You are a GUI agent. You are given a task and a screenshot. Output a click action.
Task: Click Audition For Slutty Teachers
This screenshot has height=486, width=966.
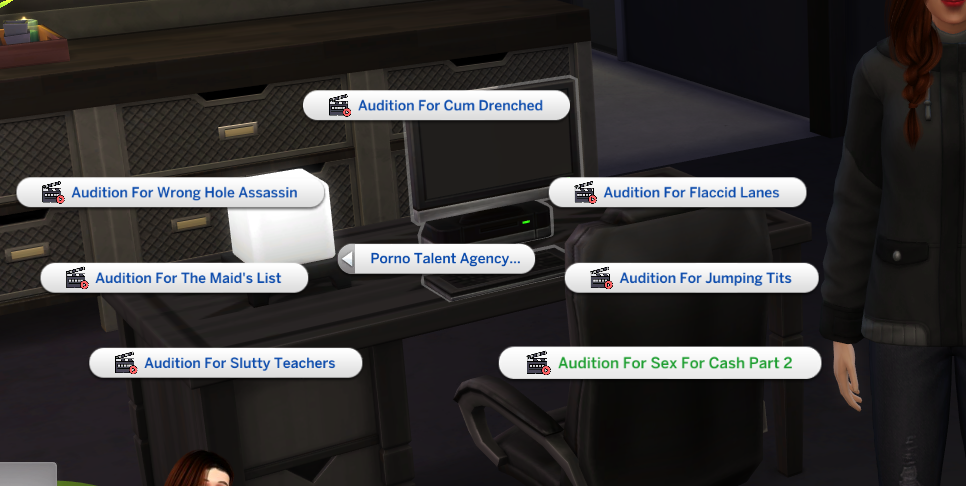point(226,363)
